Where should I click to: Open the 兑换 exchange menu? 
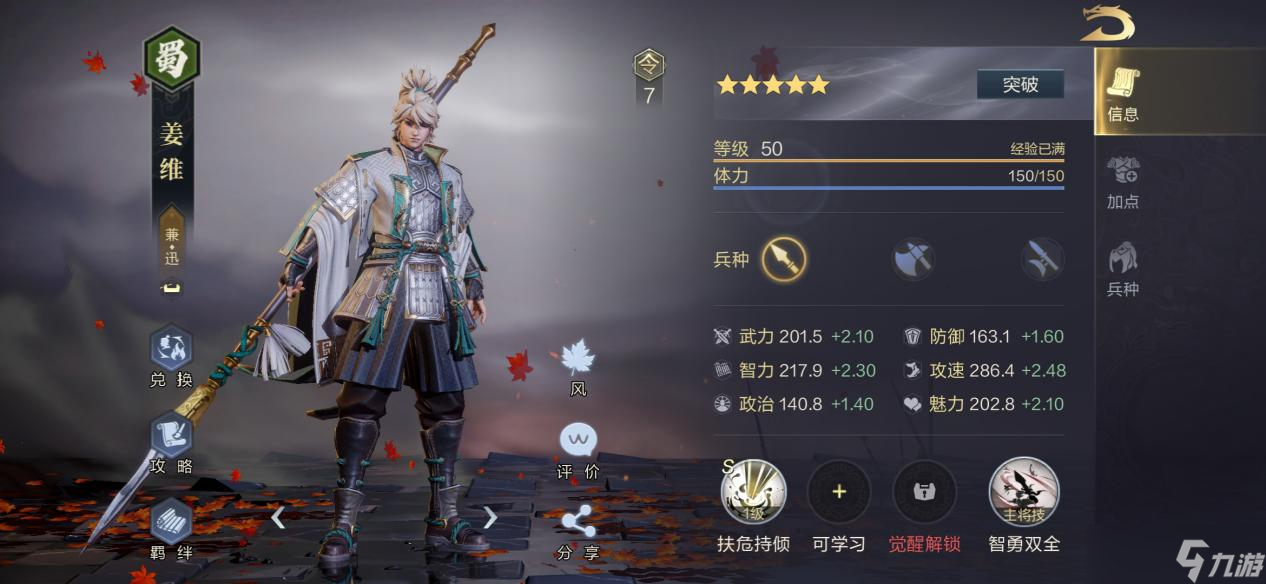pos(171,350)
